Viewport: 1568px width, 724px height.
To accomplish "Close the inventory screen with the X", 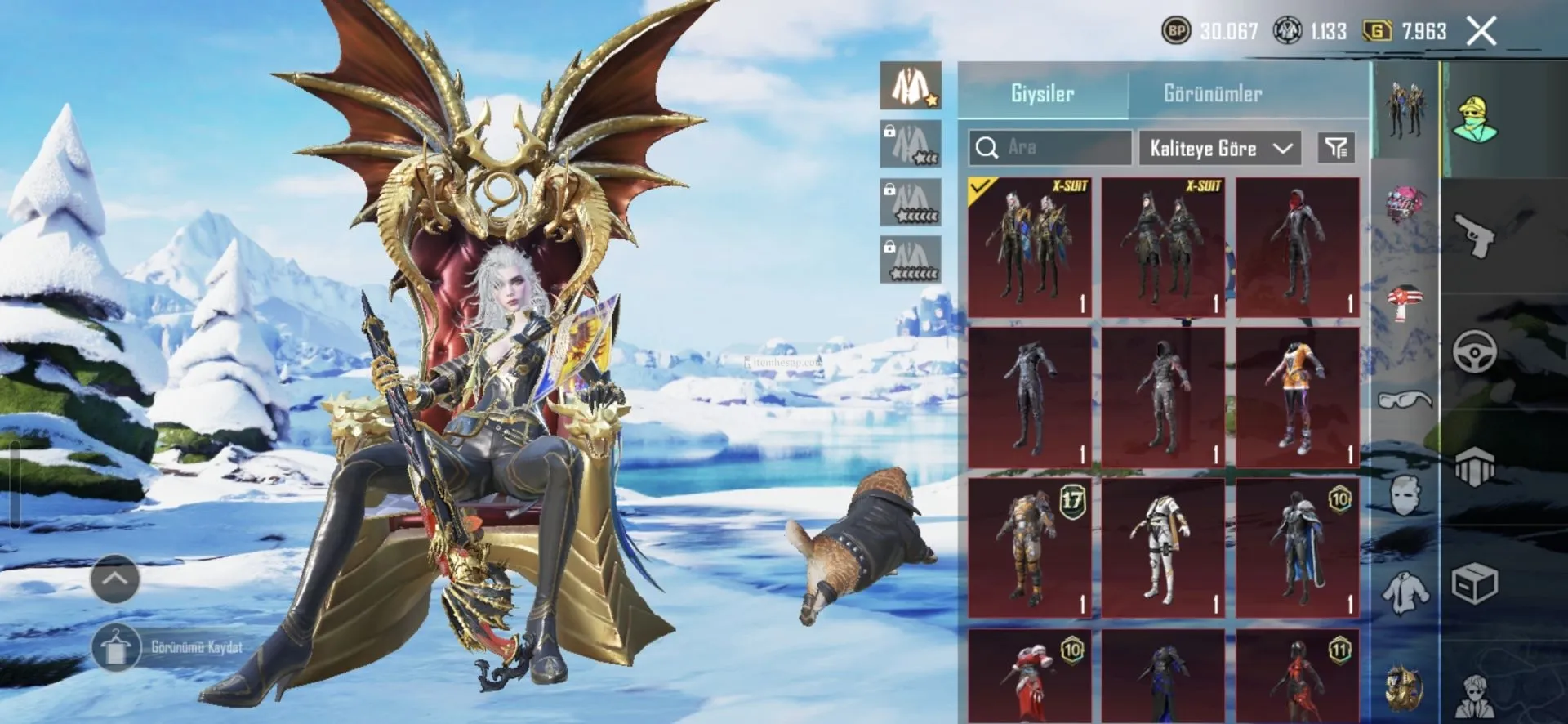I will (x=1481, y=32).
